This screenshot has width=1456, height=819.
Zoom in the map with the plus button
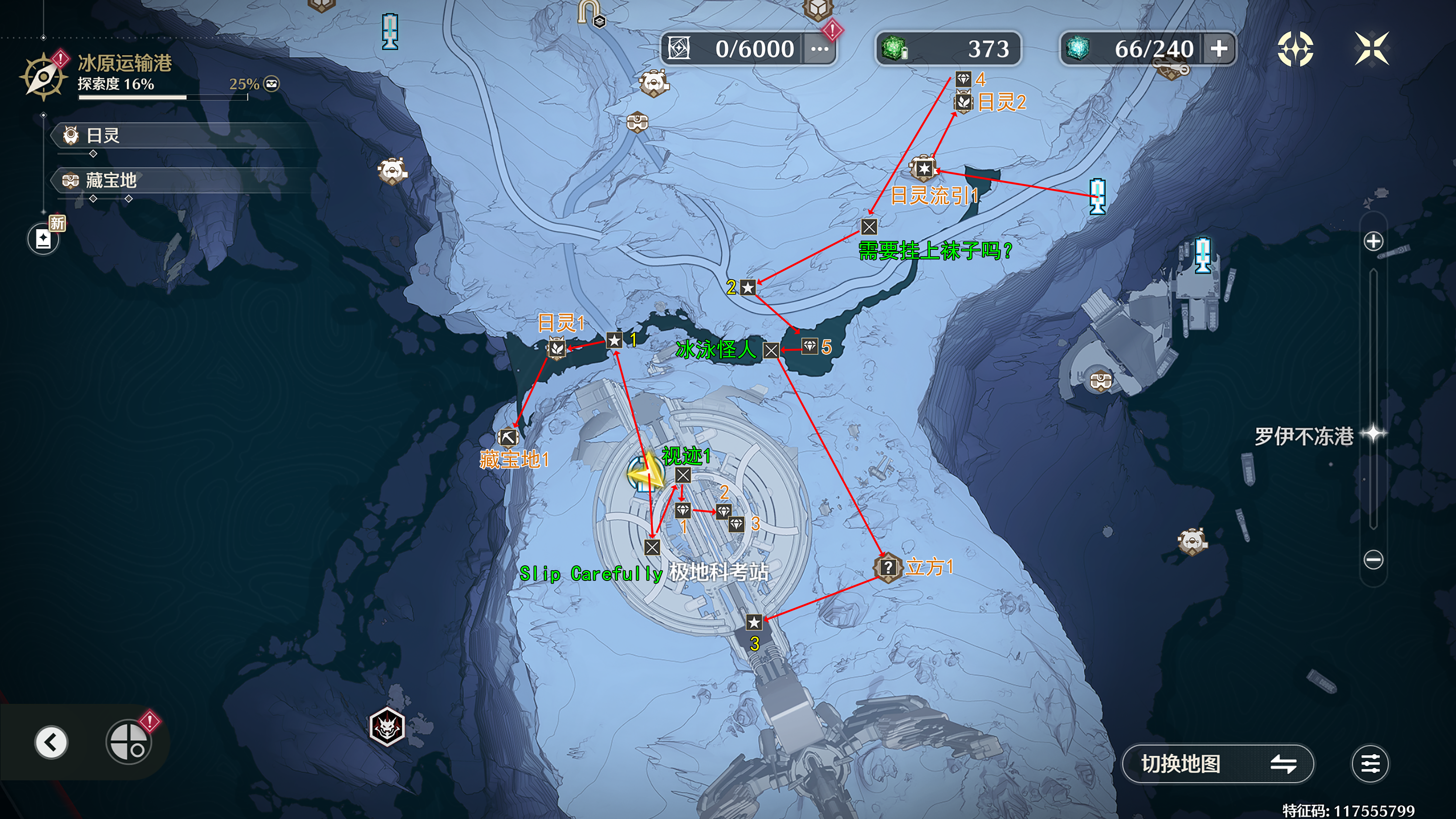tap(1373, 241)
